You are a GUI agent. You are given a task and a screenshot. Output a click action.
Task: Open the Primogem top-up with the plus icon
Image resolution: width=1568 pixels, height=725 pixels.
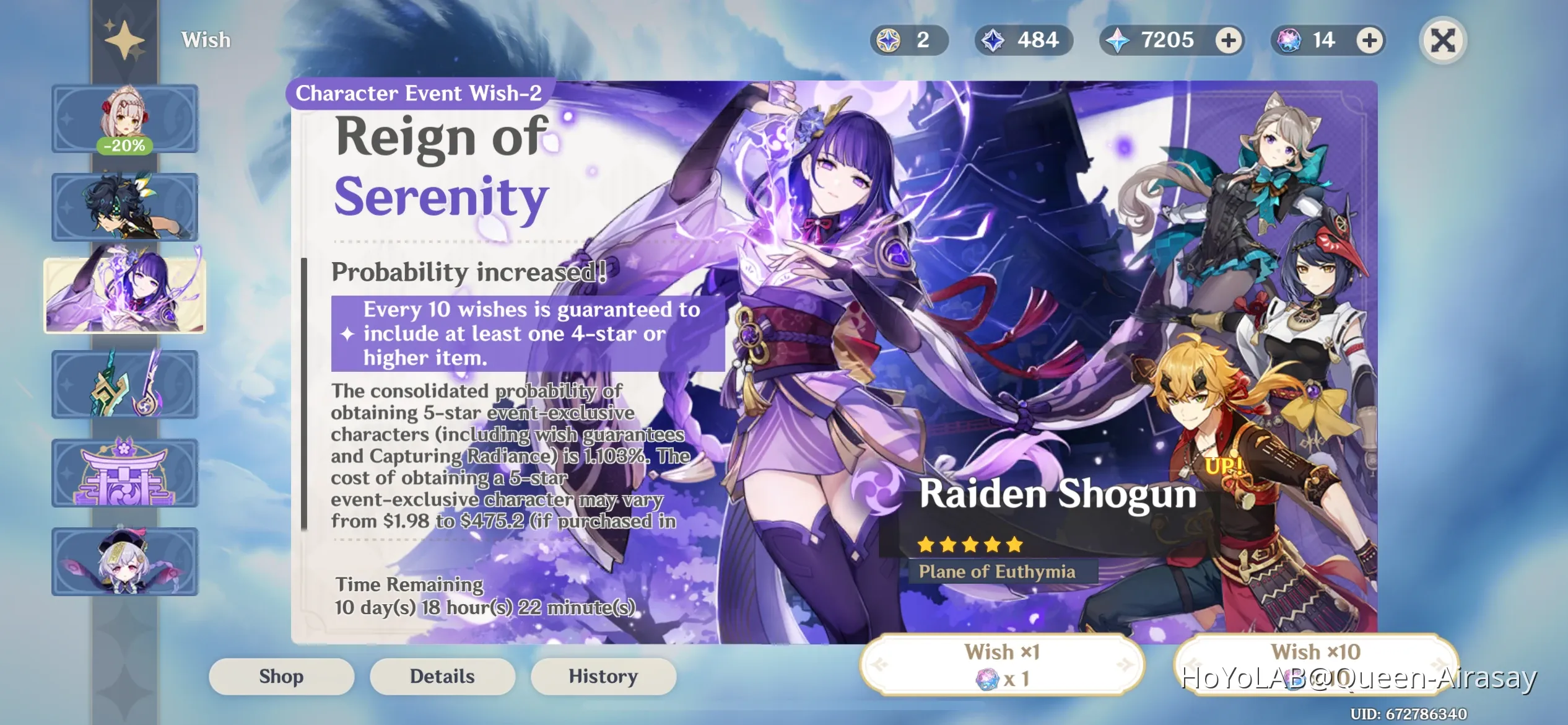pos(1230,40)
